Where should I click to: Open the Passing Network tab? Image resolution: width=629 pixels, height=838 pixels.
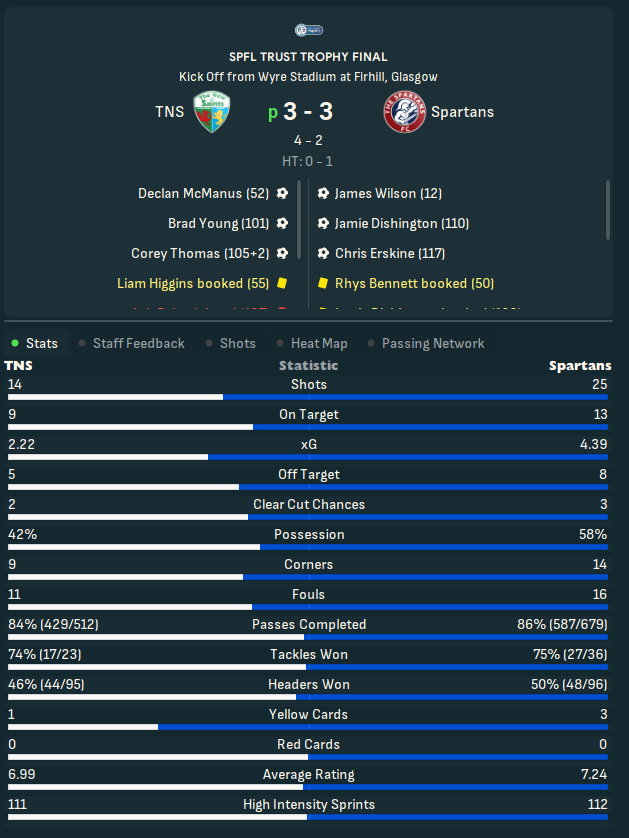pyautogui.click(x=432, y=343)
